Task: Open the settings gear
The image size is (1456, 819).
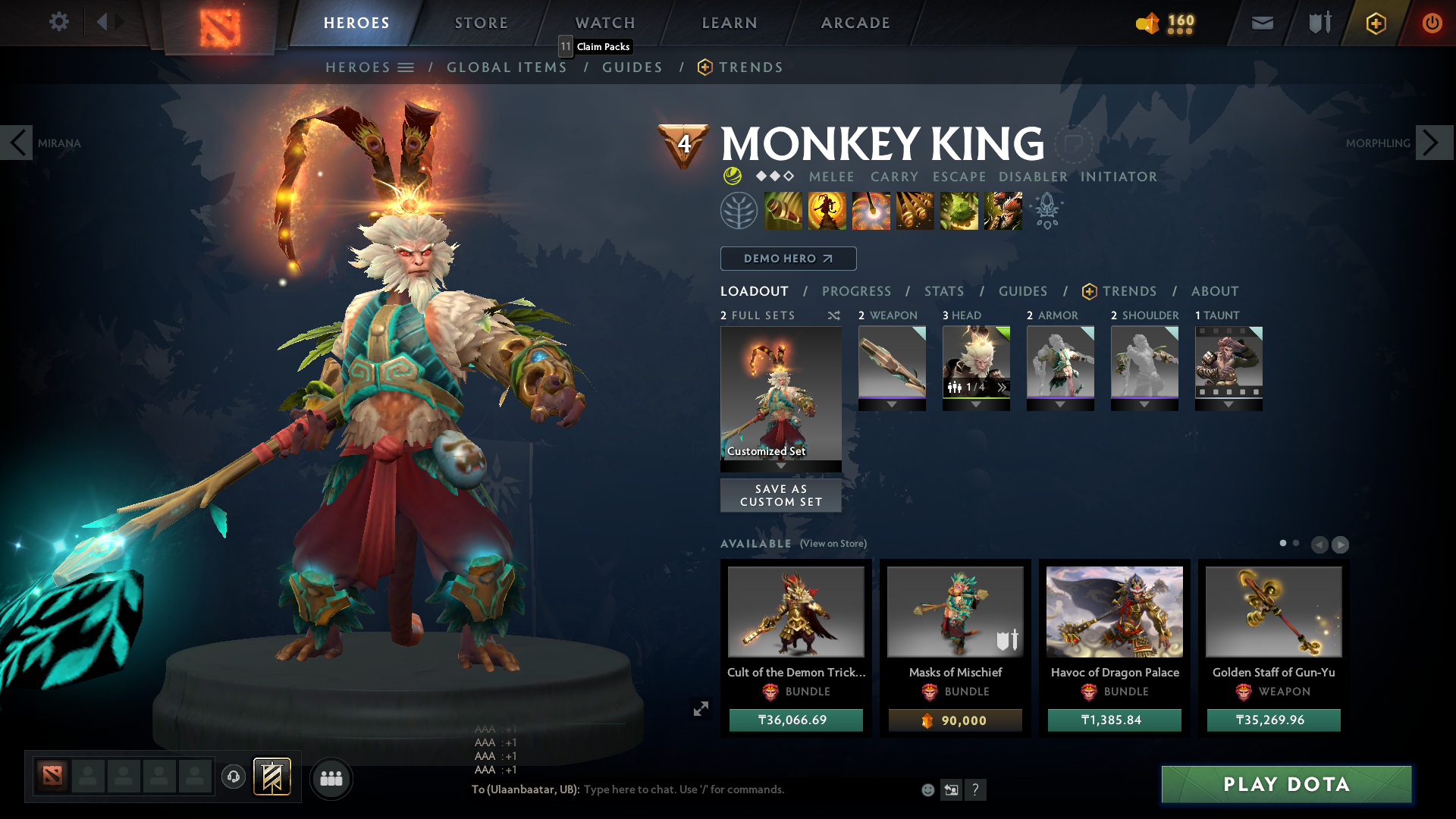Action: 59,22
